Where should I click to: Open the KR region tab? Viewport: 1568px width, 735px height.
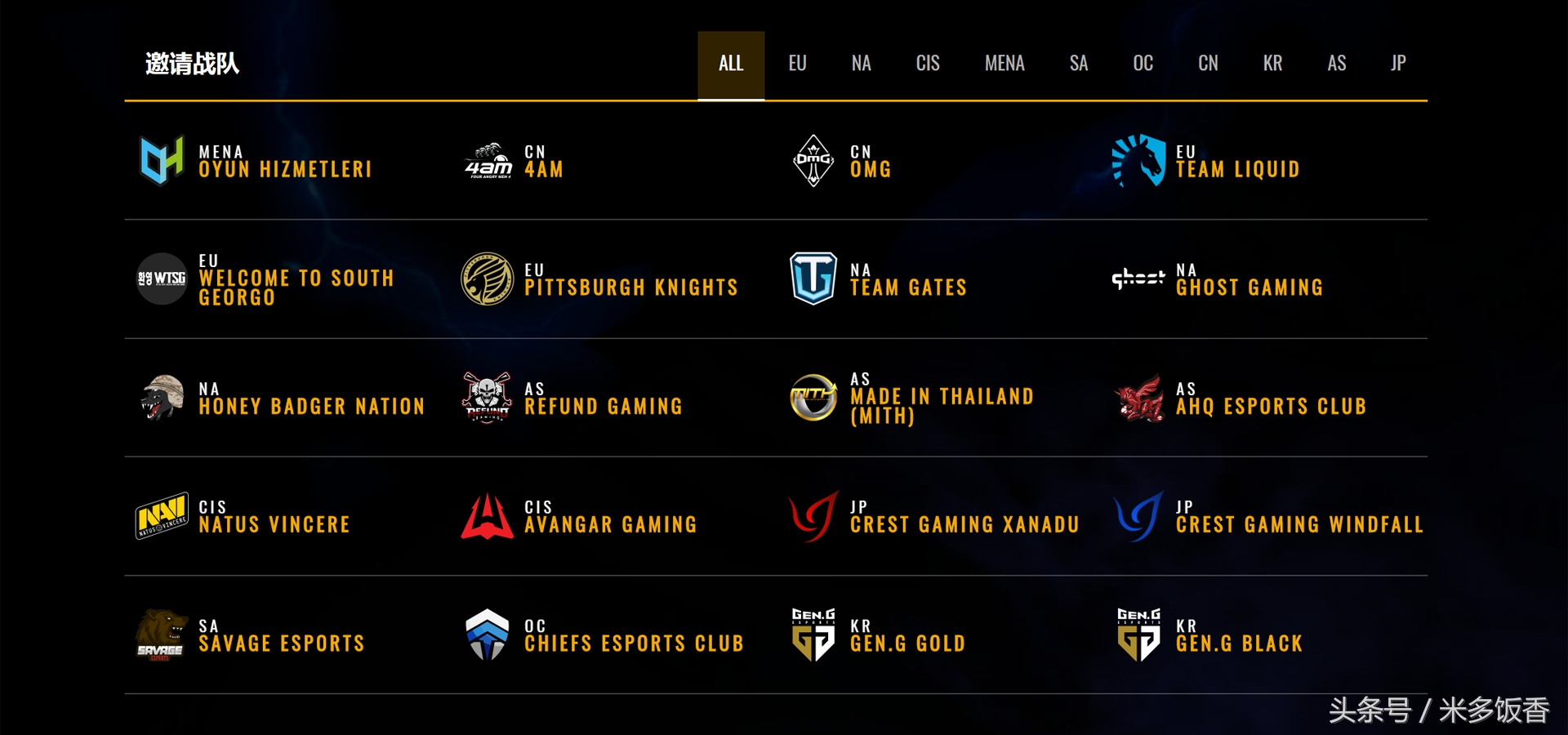tap(1272, 63)
